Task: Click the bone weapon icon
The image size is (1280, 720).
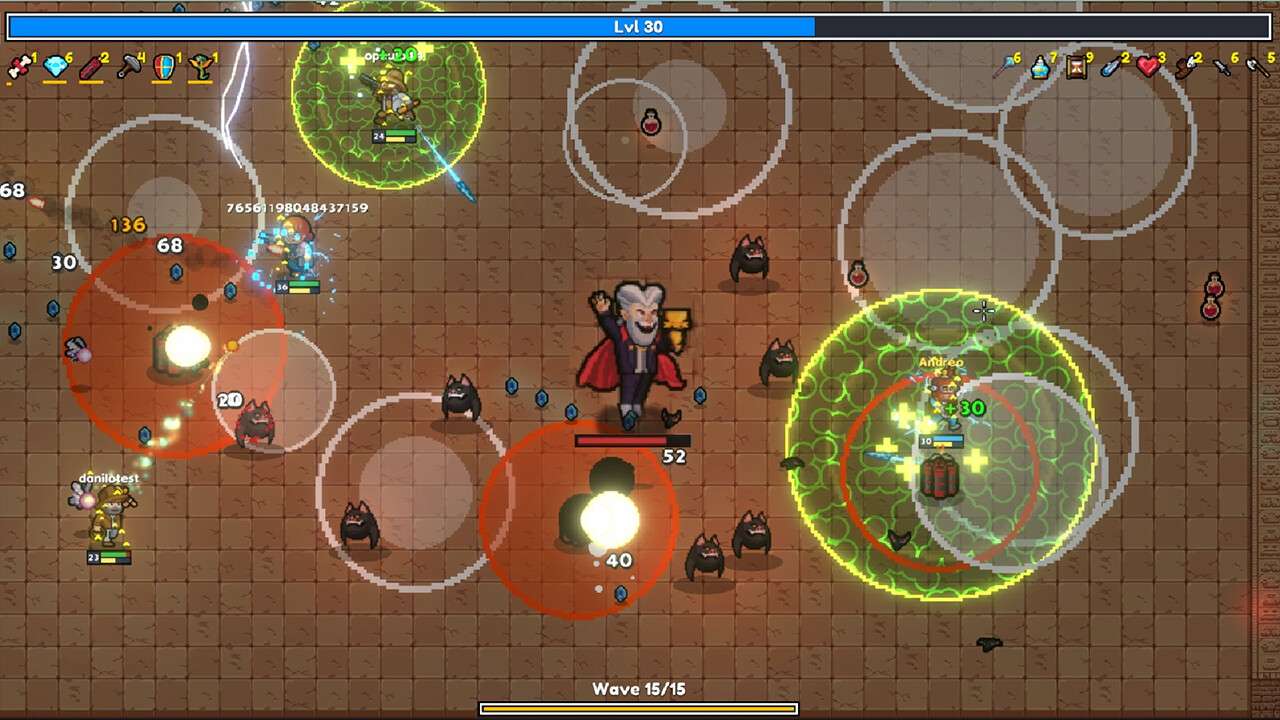Action: tap(18, 67)
